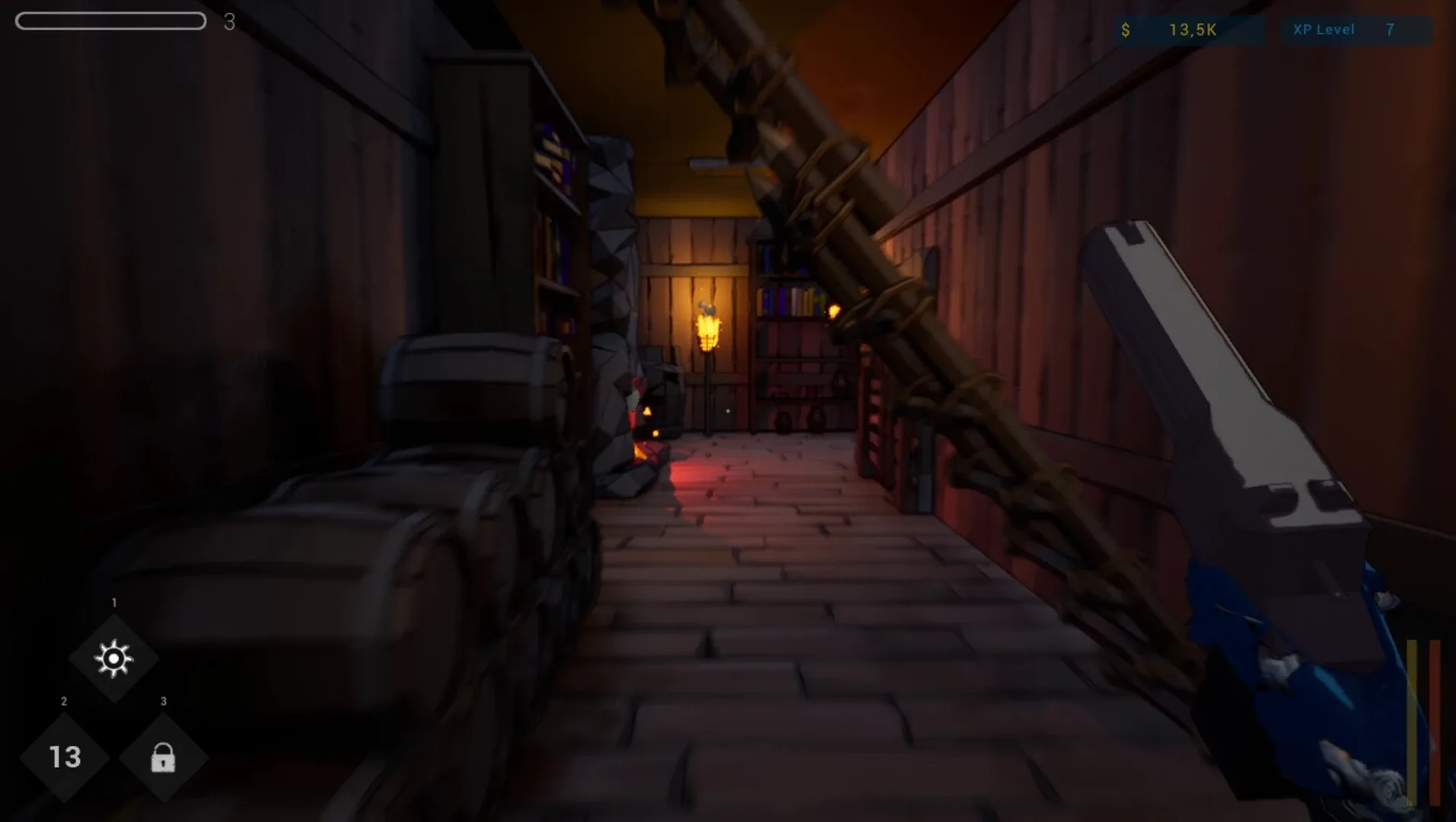The height and width of the screenshot is (822, 1456).
Task: Click the "1" label above the saw slot
Action: click(113, 601)
